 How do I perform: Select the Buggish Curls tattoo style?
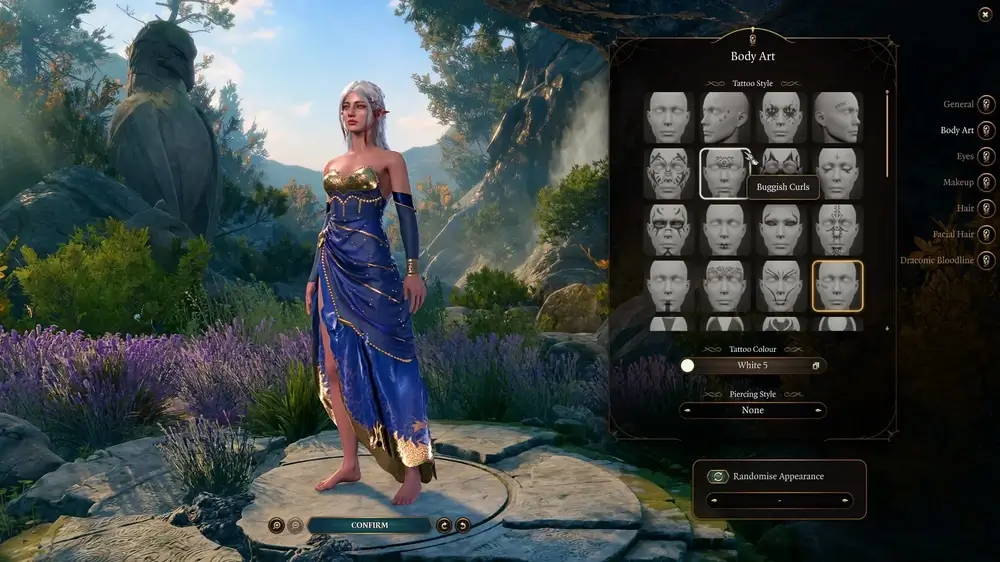[x=725, y=173]
